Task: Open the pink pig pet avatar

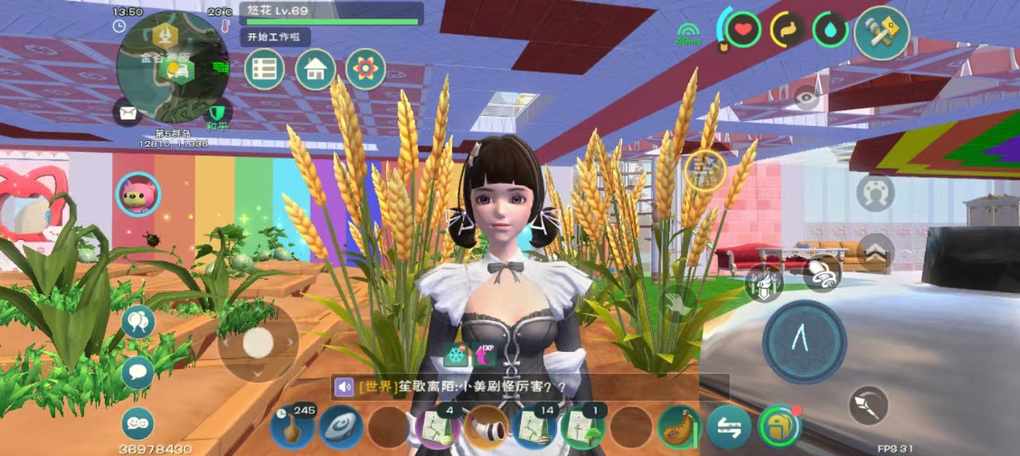Action: [138, 193]
